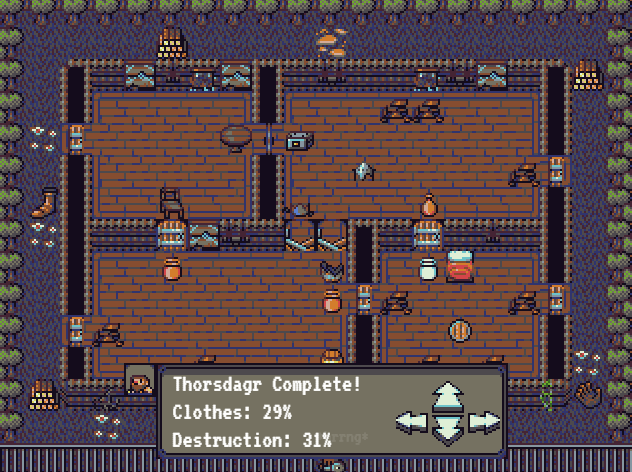The width and height of the screenshot is (632, 472).
Task: Choose the left arrow button
Action: 411,421
